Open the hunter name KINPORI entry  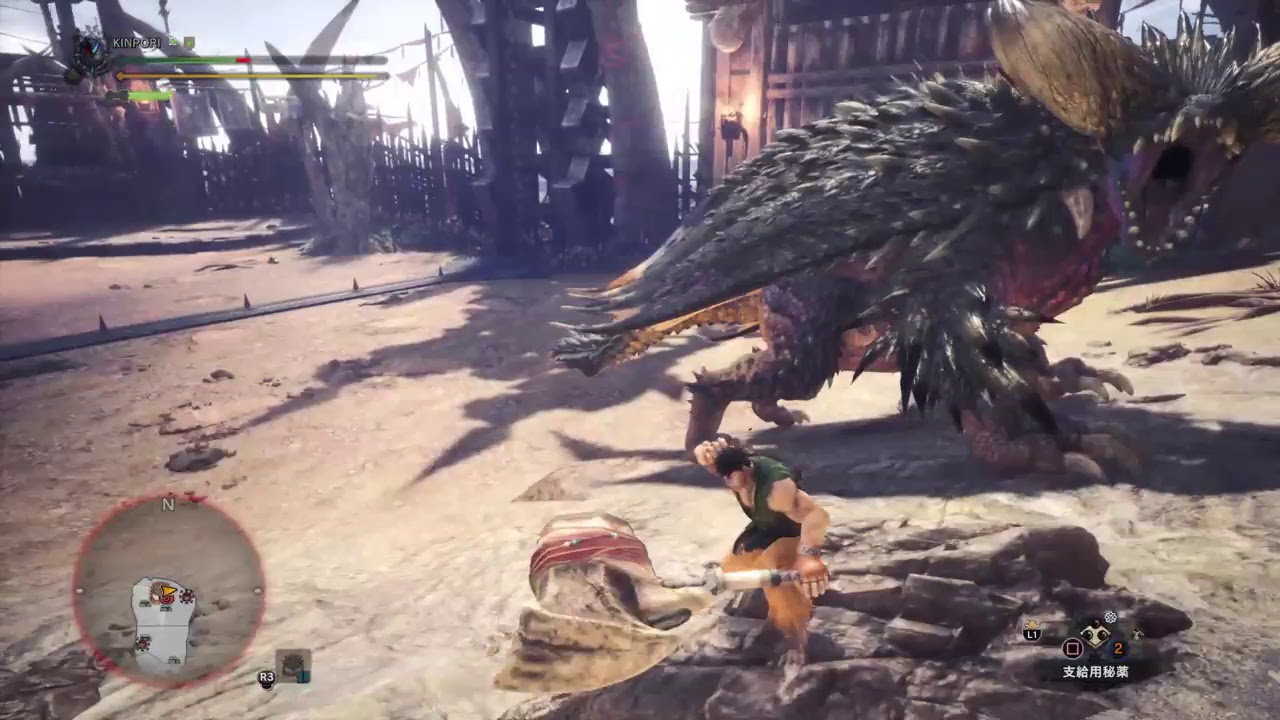pyautogui.click(x=137, y=41)
